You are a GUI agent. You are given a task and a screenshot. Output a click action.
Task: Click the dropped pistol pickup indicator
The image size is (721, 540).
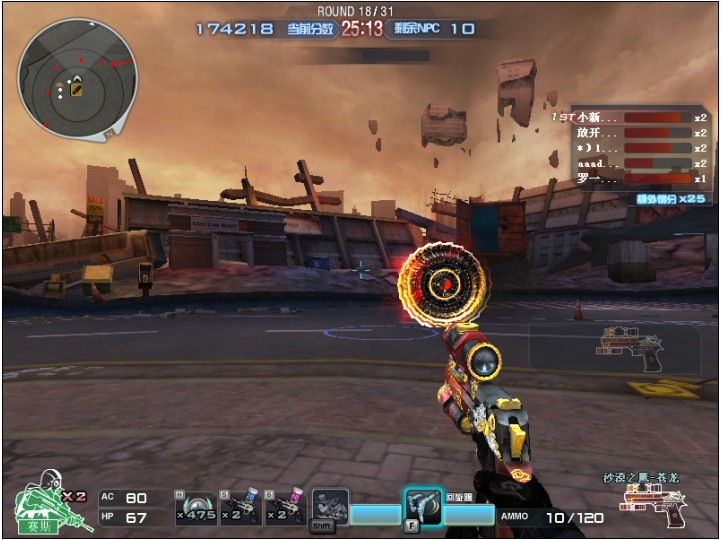pos(632,348)
